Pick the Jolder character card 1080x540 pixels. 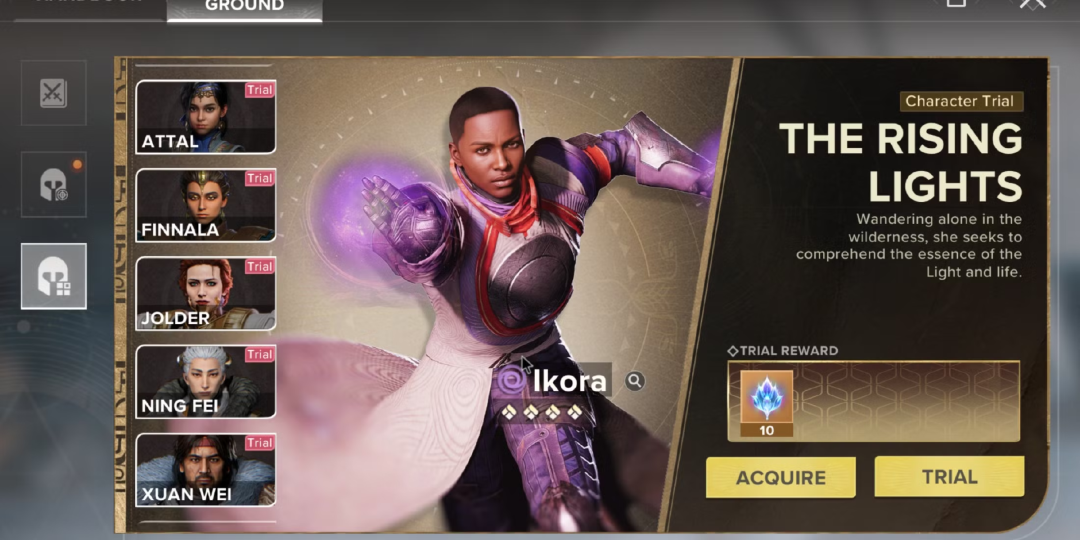pyautogui.click(x=205, y=293)
